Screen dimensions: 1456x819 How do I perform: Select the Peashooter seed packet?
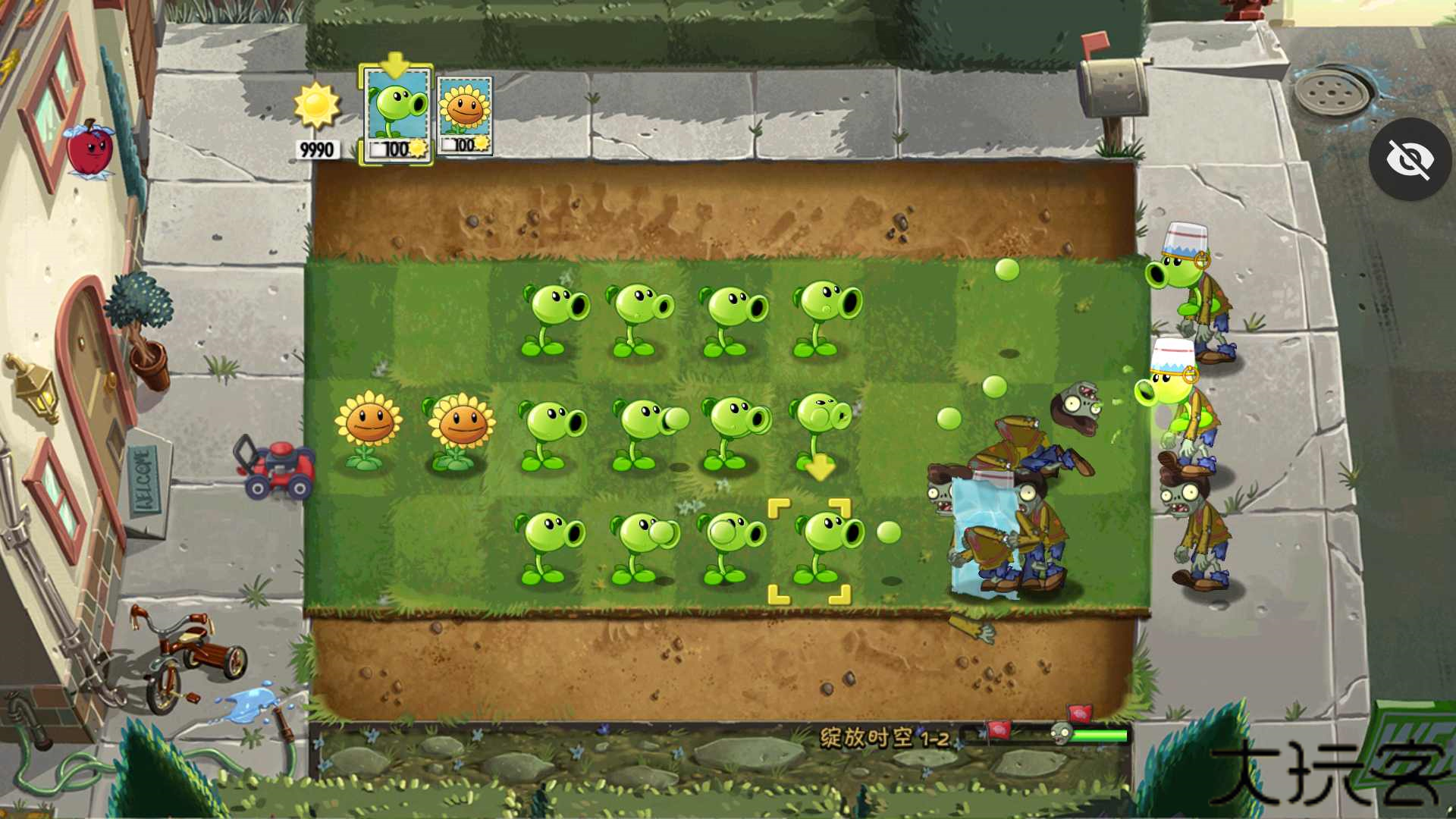click(395, 114)
